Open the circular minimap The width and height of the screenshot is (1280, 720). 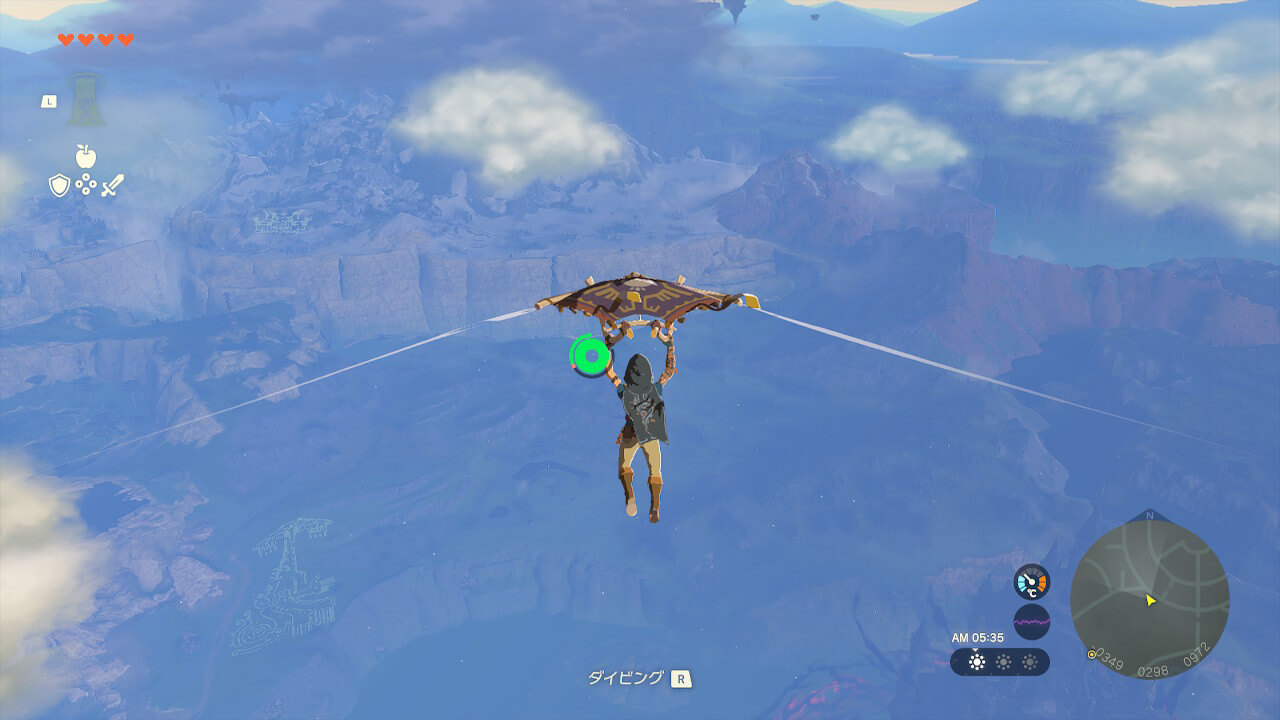click(1149, 599)
